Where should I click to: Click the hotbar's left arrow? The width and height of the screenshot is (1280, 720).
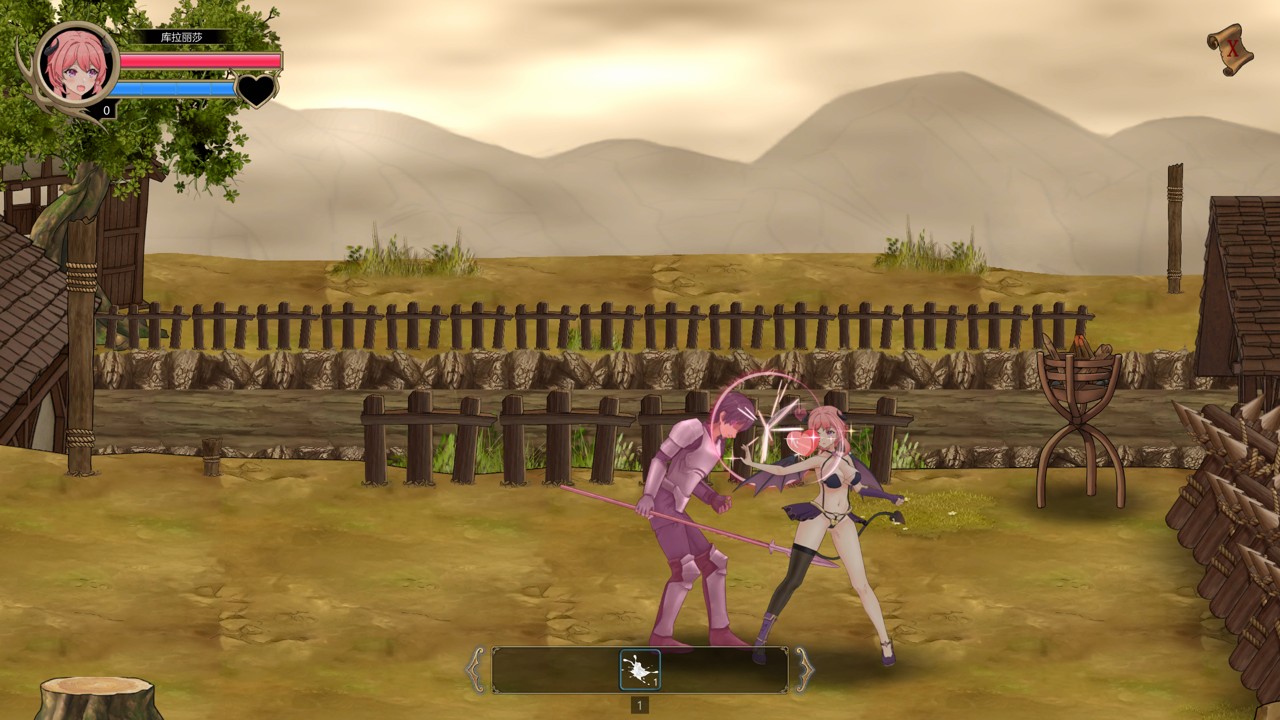pyautogui.click(x=476, y=670)
